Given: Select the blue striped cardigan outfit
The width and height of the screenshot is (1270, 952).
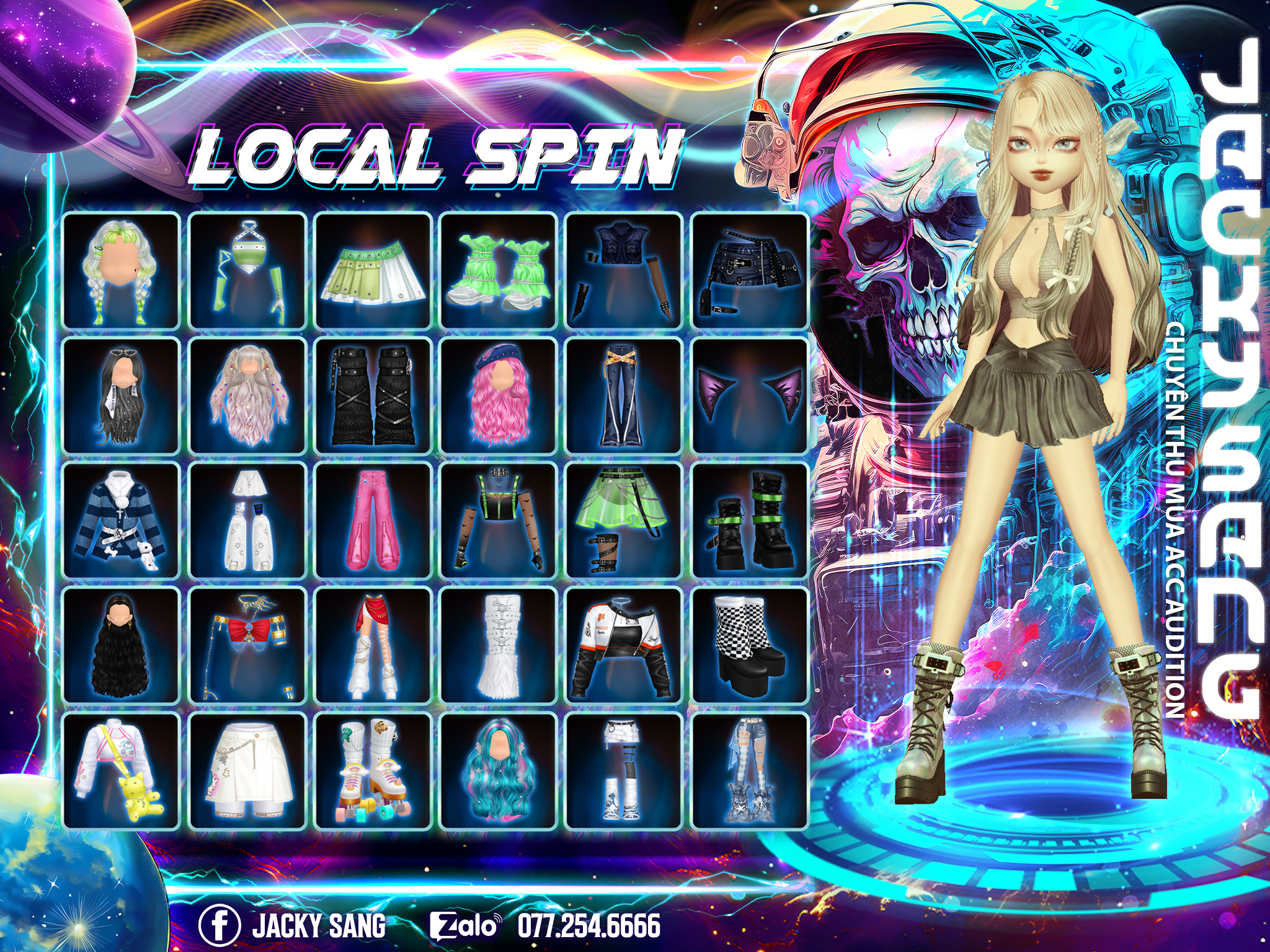Looking at the screenshot, I should (121, 521).
